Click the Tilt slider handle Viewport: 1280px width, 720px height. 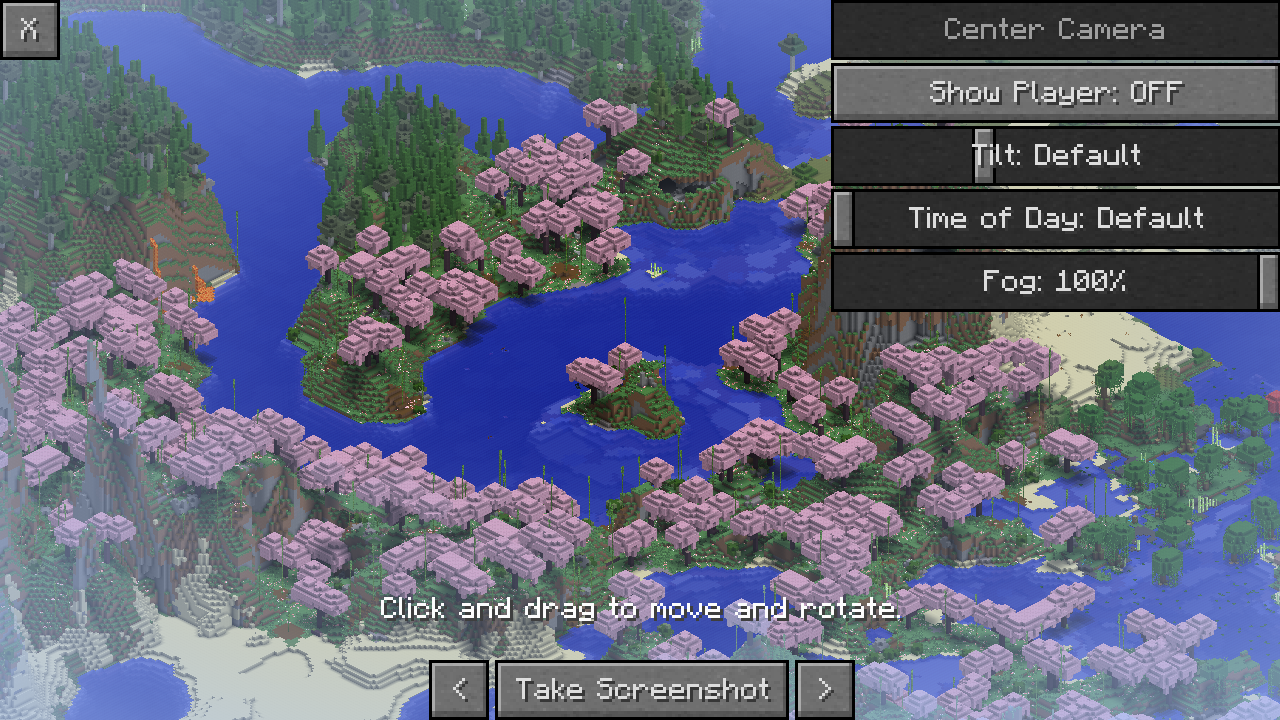click(985, 155)
